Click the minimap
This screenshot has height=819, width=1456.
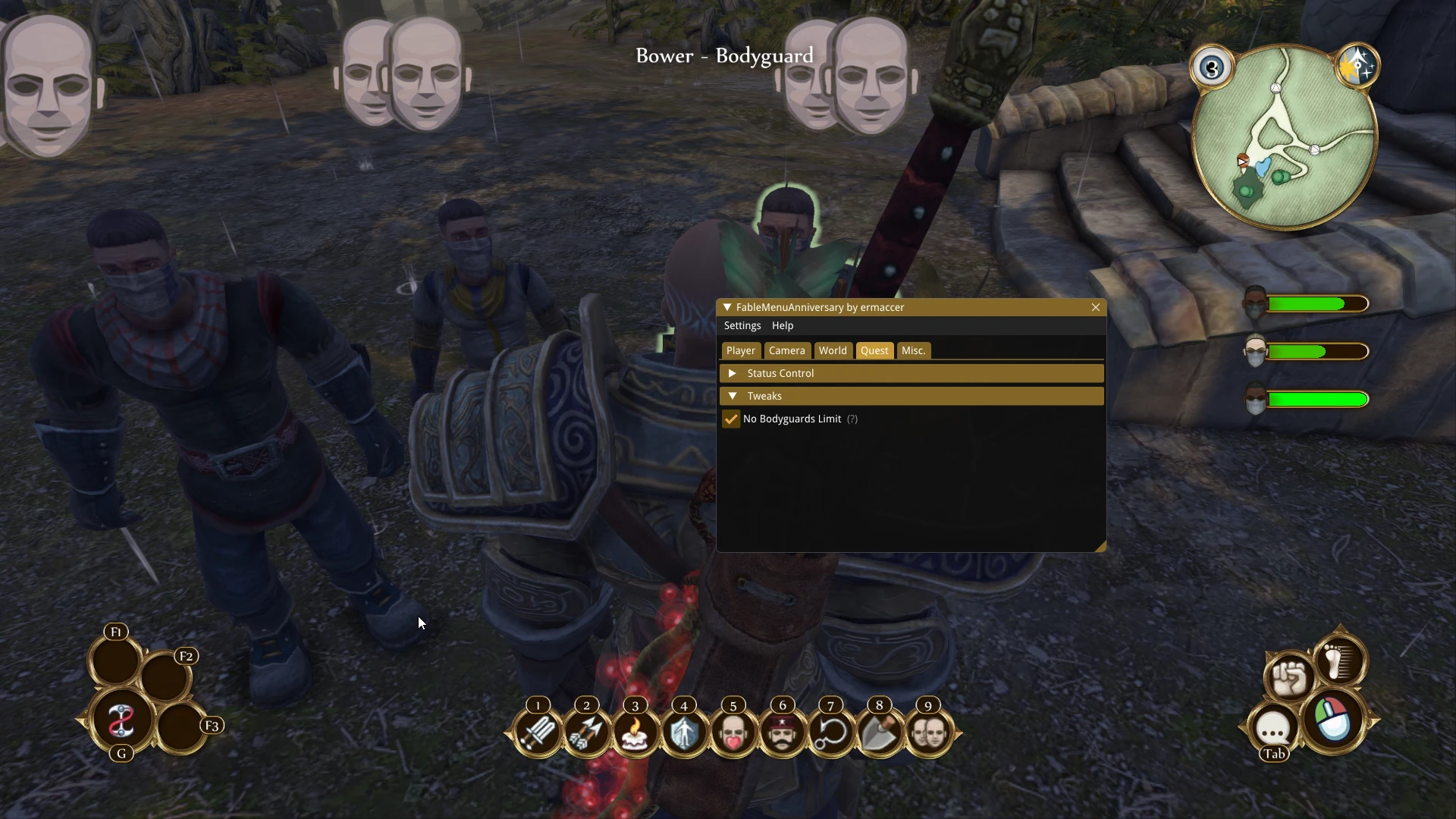pyautogui.click(x=1285, y=136)
